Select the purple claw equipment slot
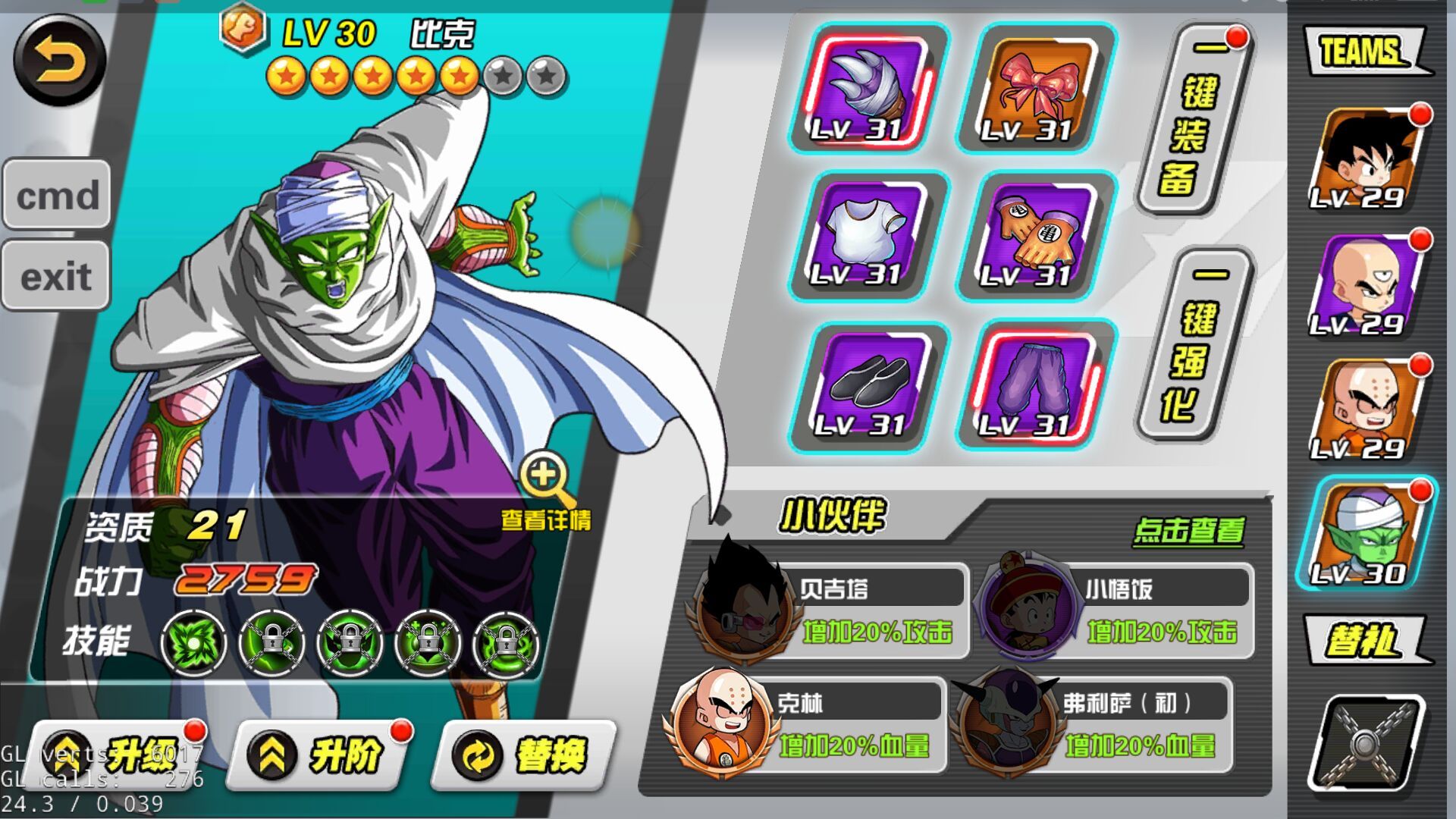Image resolution: width=1456 pixels, height=819 pixels. click(868, 89)
